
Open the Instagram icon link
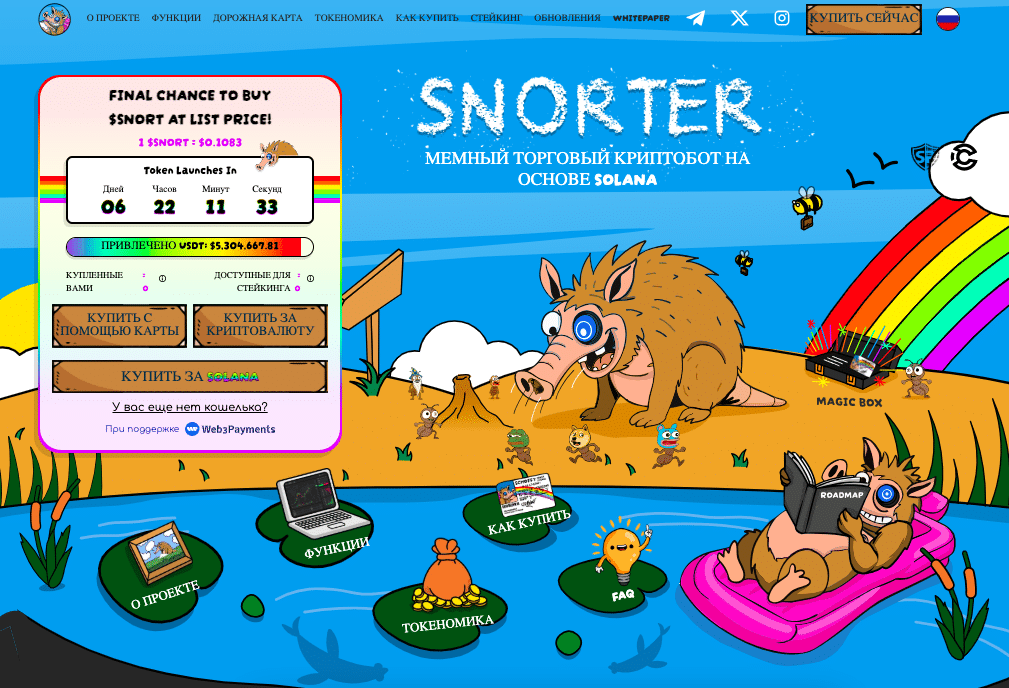point(782,18)
